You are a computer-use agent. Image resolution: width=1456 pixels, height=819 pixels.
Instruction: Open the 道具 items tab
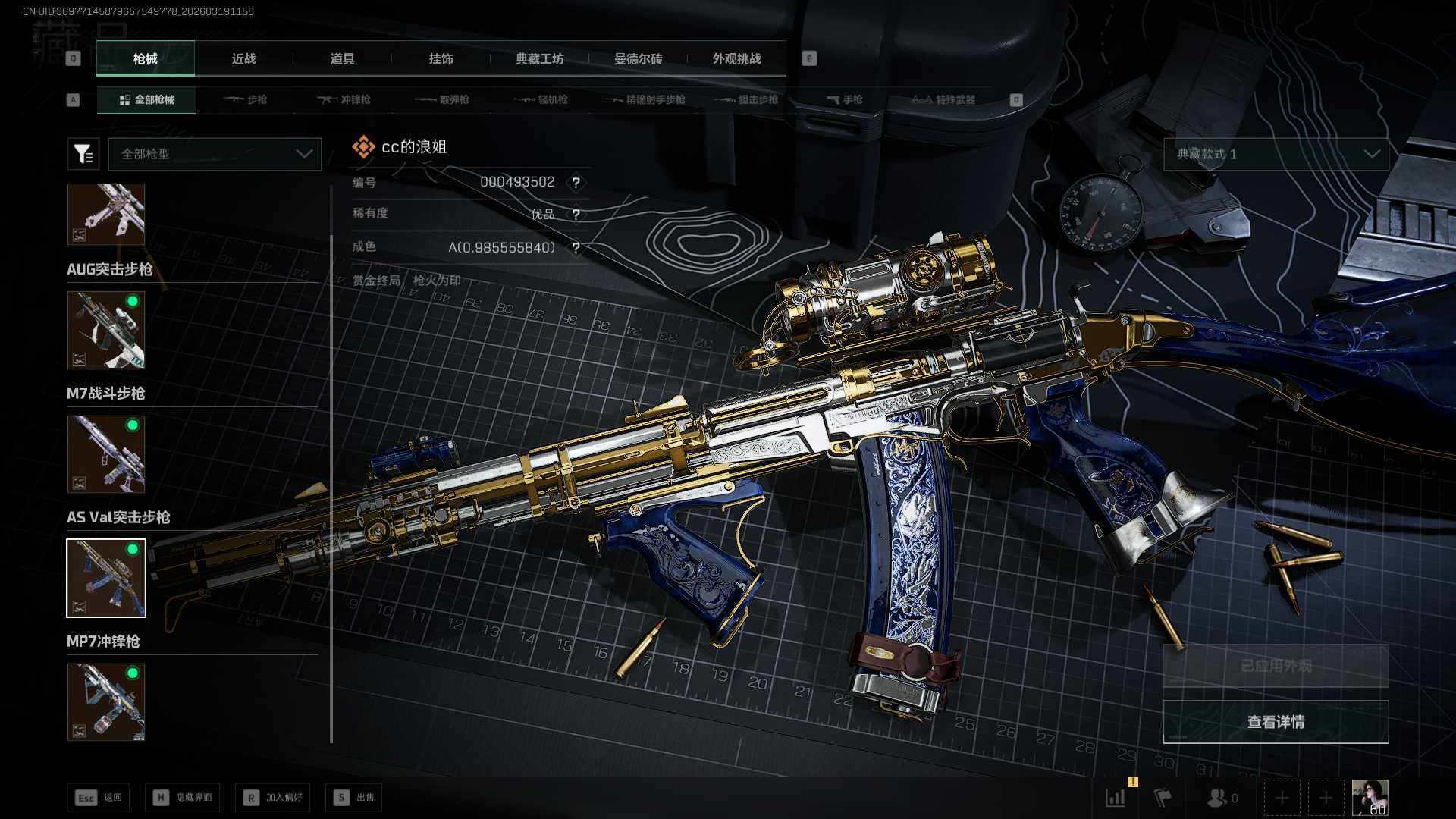tap(342, 58)
